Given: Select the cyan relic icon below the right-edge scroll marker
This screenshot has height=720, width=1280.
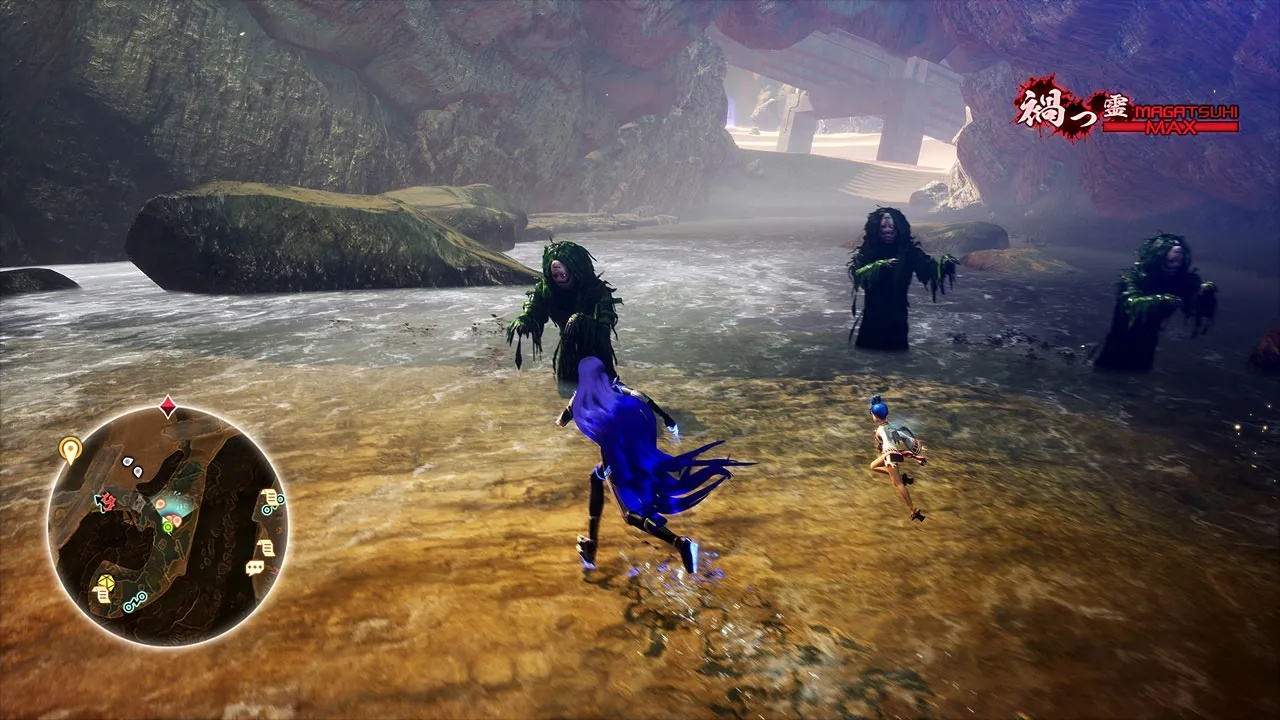Looking at the screenshot, I should tap(266, 510).
